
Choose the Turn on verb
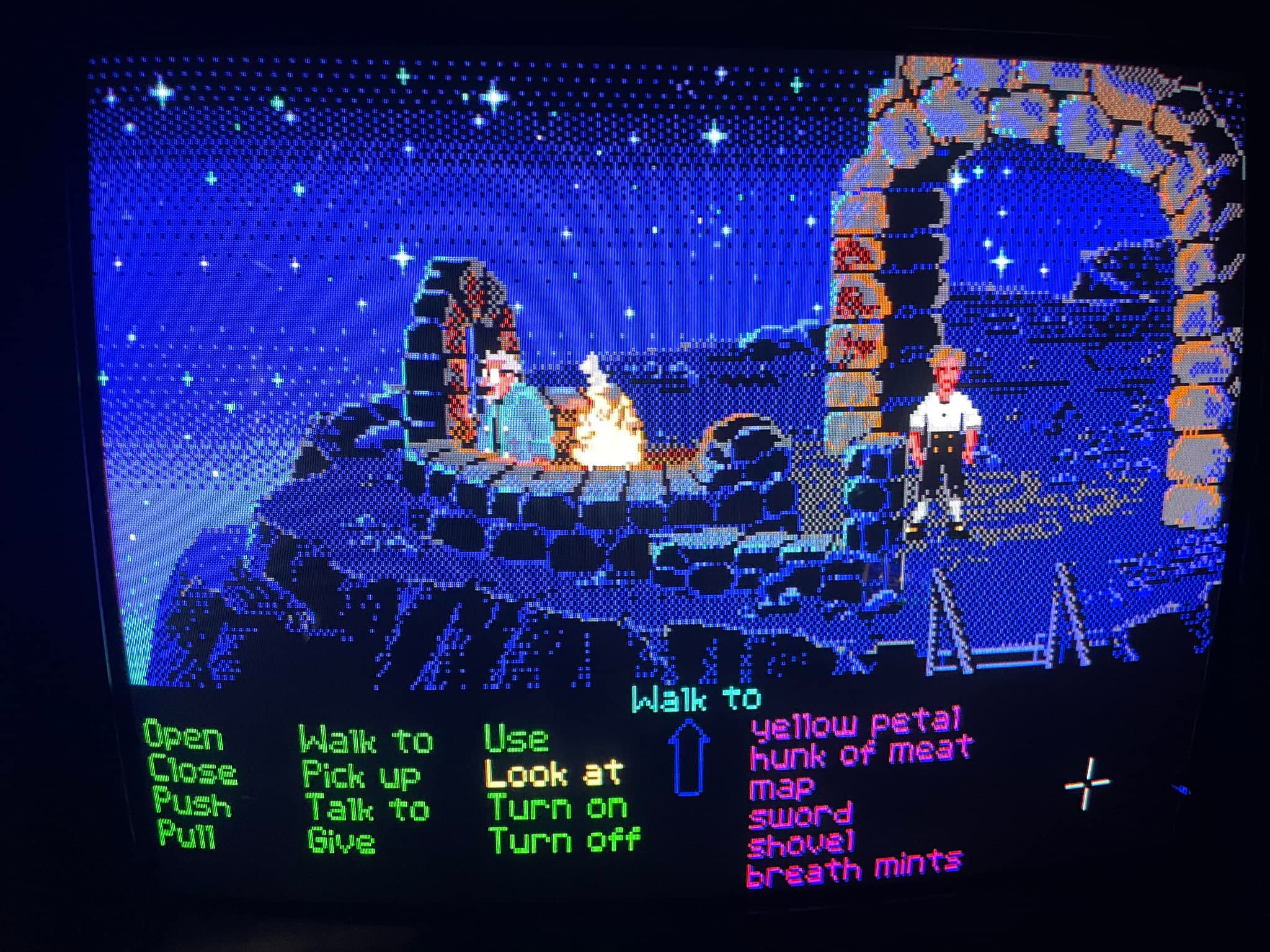(558, 807)
